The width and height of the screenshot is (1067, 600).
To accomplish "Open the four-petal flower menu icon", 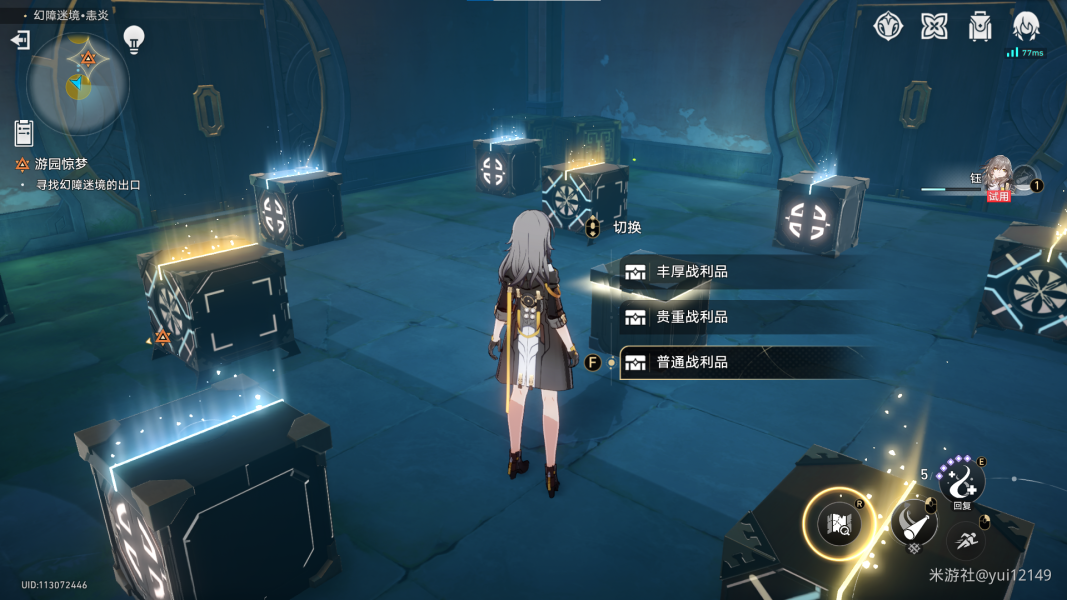I will click(934, 27).
